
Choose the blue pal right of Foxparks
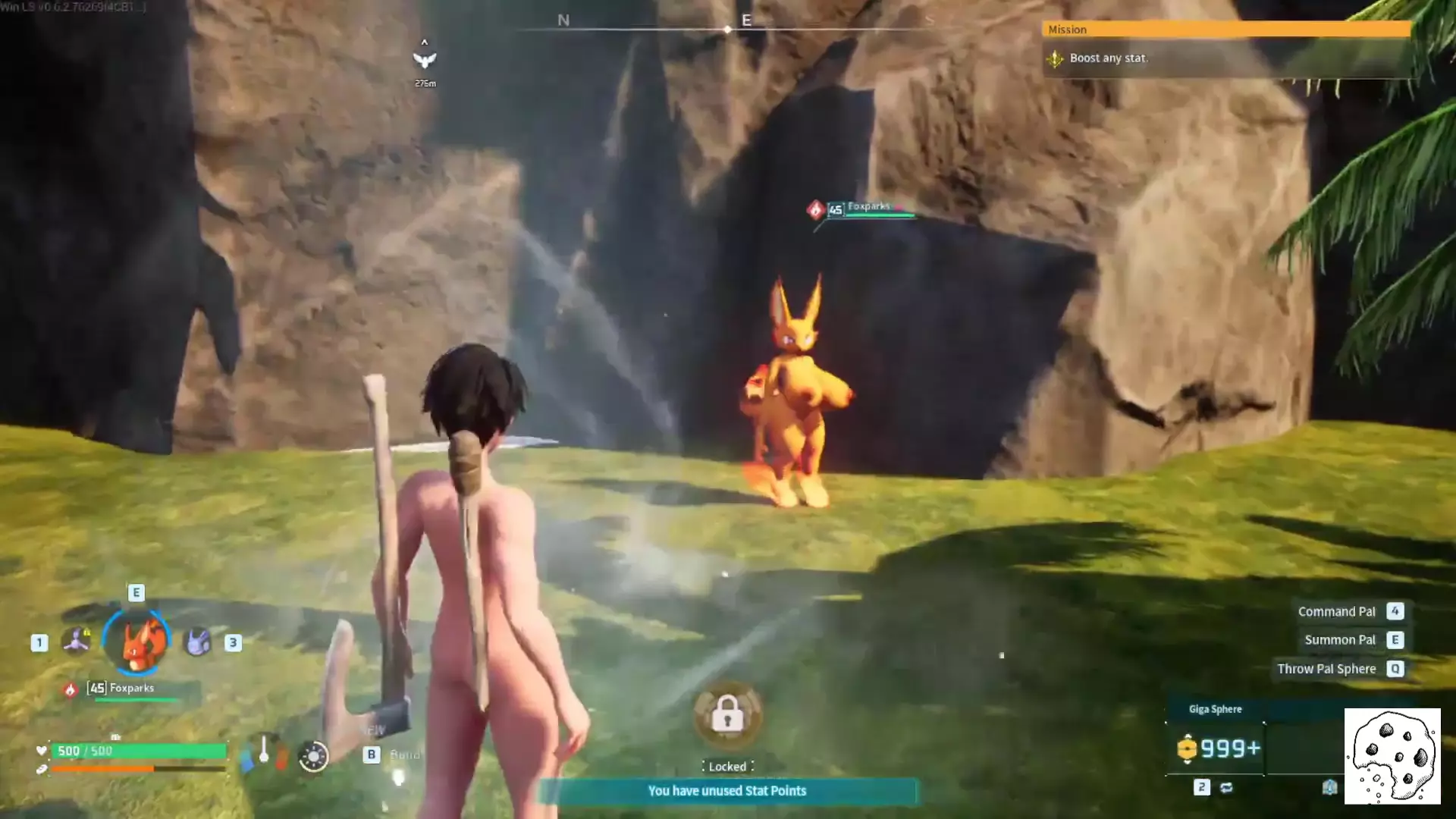(198, 642)
